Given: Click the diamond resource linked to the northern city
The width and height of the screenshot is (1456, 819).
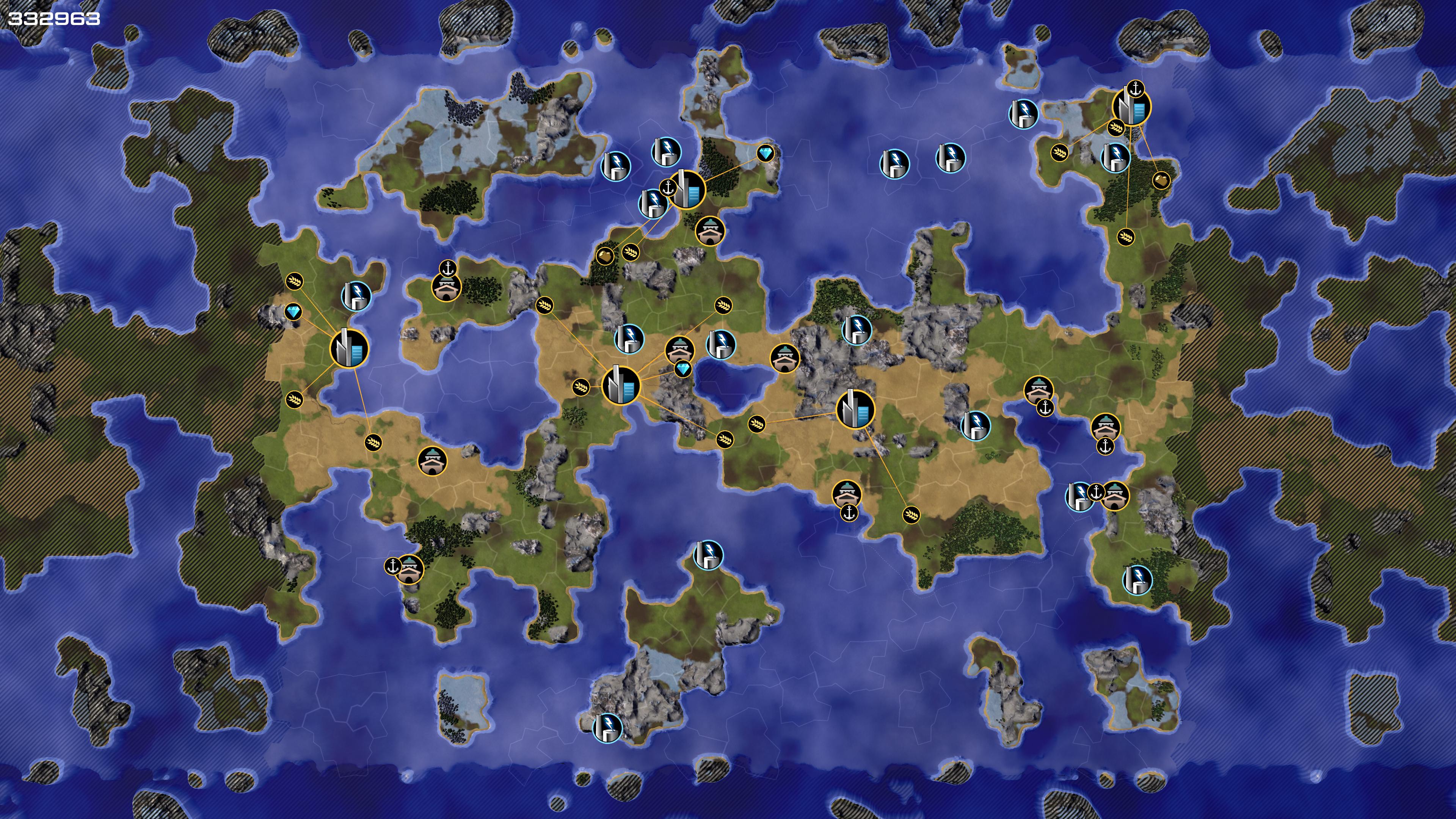Looking at the screenshot, I should click(x=765, y=153).
